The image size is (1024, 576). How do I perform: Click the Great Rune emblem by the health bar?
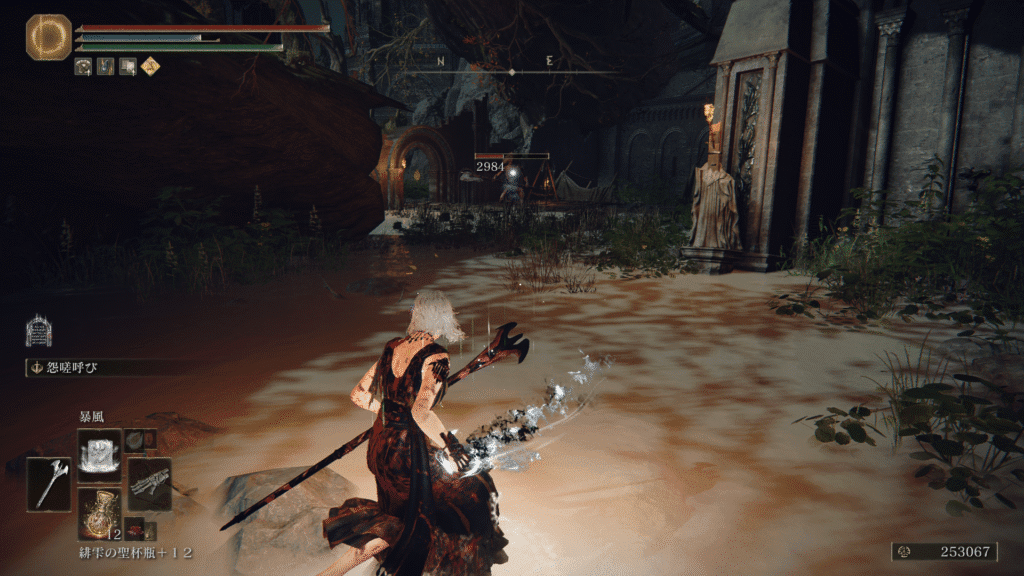point(48,37)
